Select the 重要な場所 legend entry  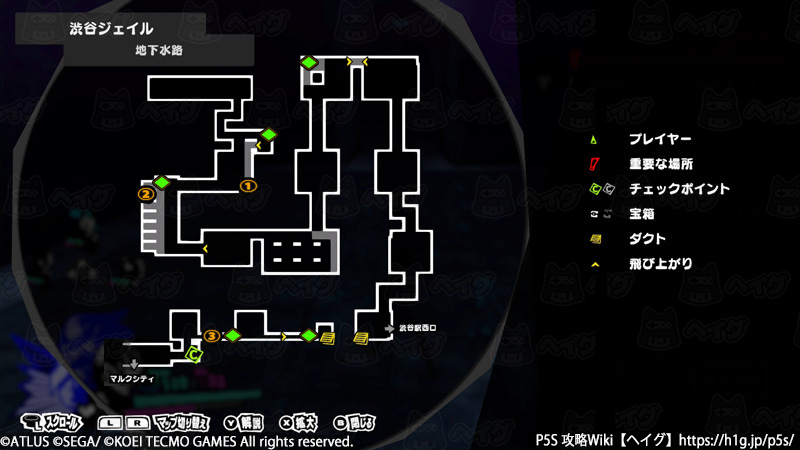tap(660, 164)
